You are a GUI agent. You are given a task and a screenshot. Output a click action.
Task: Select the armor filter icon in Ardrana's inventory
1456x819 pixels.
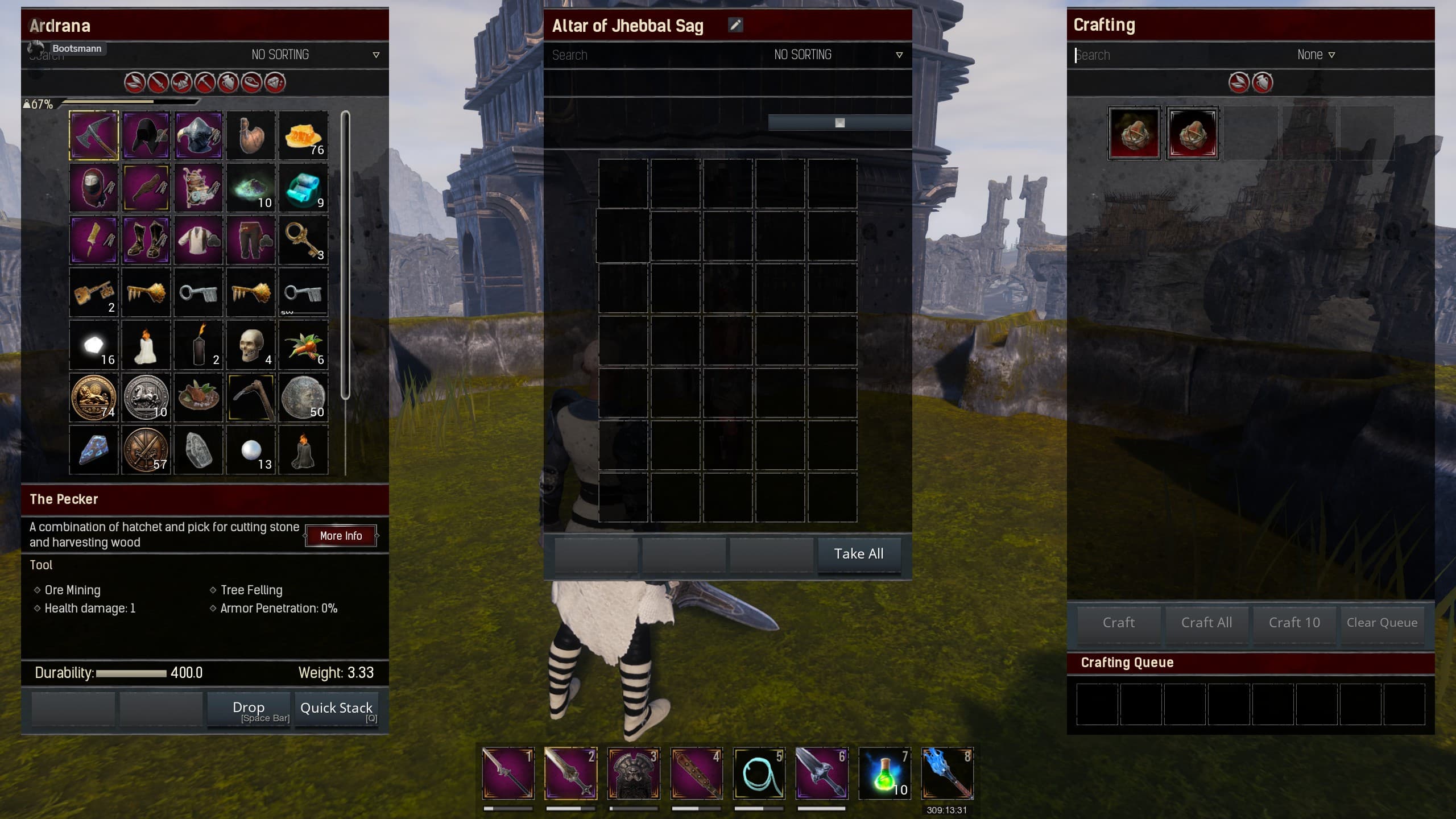(x=181, y=82)
